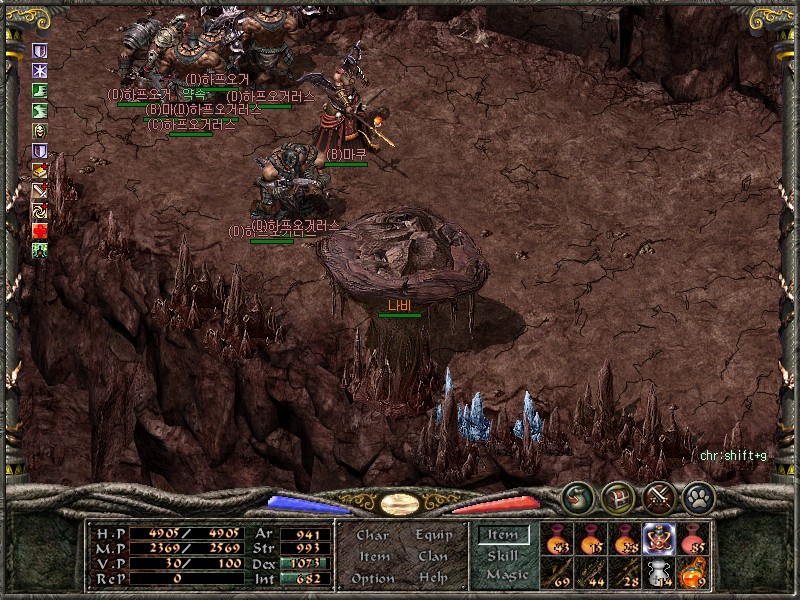This screenshot has width=800, height=600.
Task: Click the treasure chest round button
Action: click(x=618, y=497)
